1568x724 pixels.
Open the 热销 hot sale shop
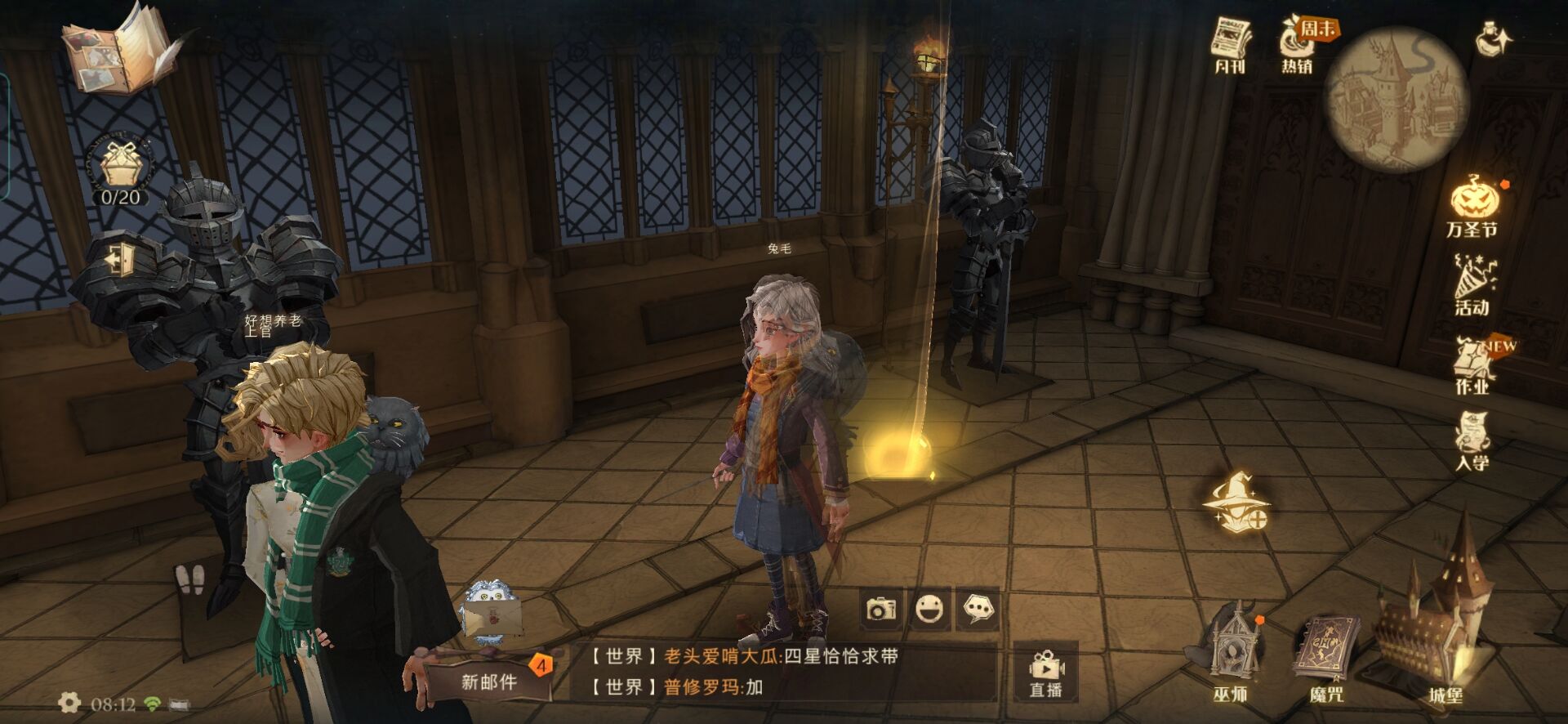(1298, 45)
